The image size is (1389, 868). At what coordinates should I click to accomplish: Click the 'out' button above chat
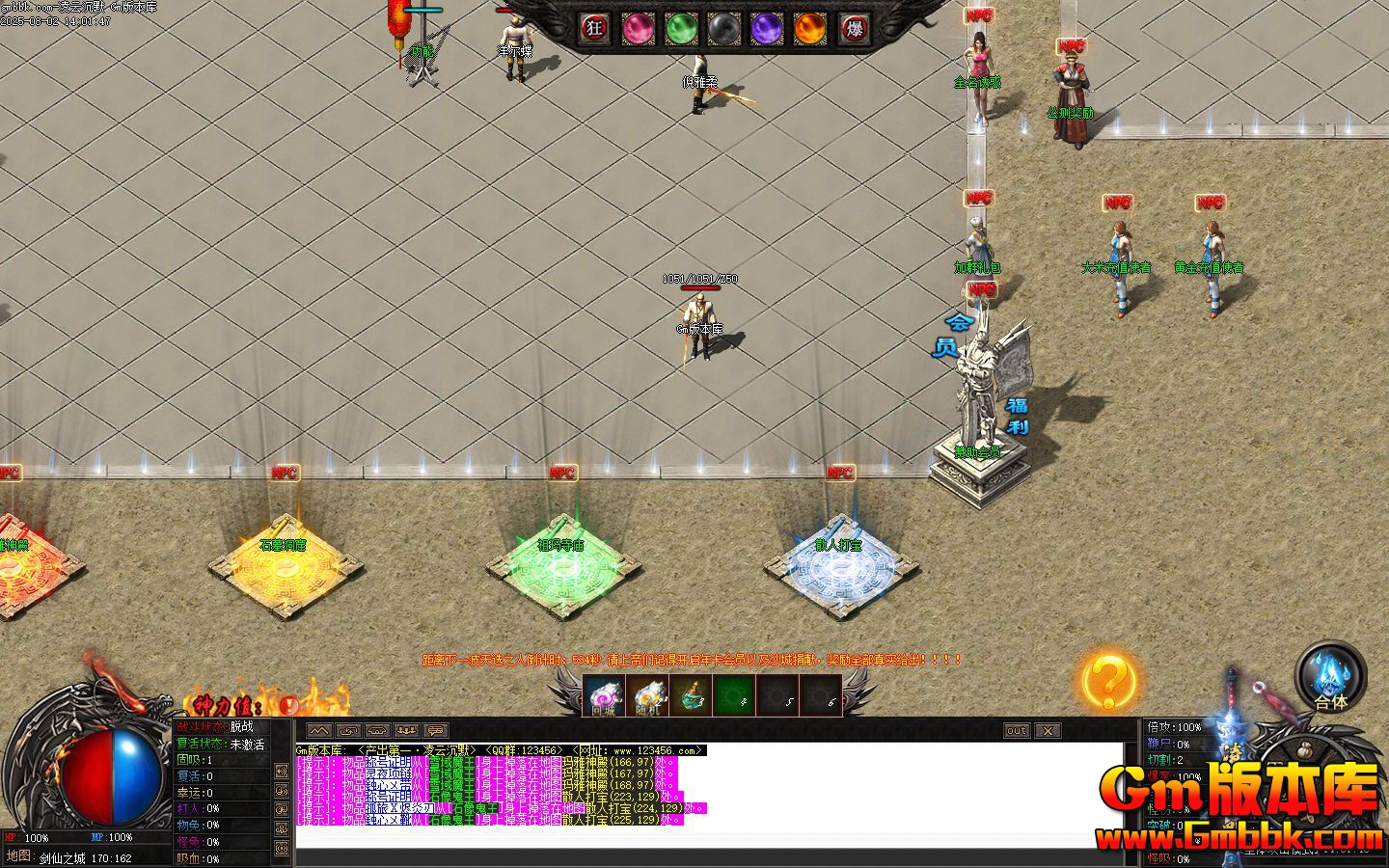(1017, 731)
